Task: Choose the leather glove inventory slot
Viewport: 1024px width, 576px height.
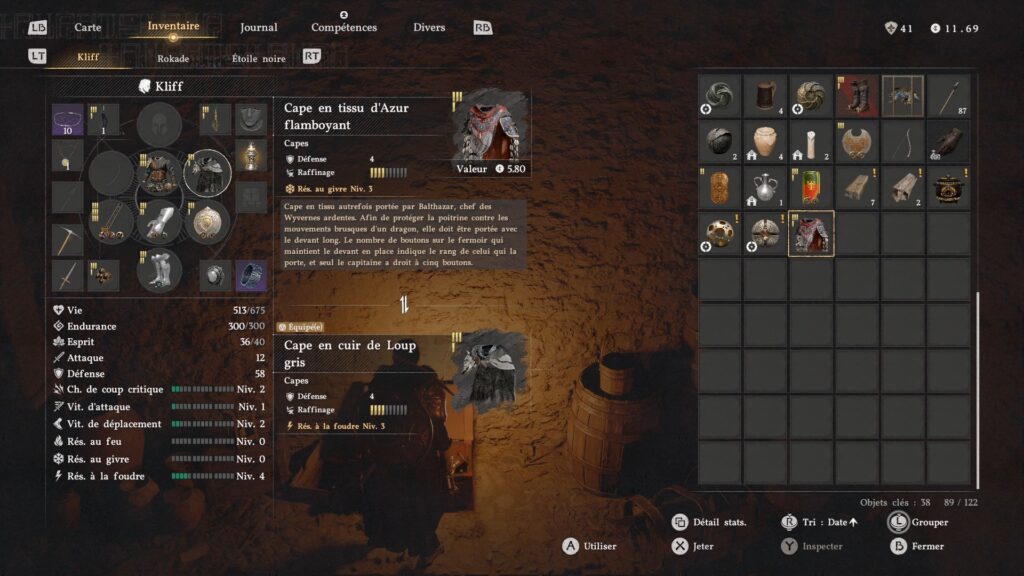Action: coord(948,142)
